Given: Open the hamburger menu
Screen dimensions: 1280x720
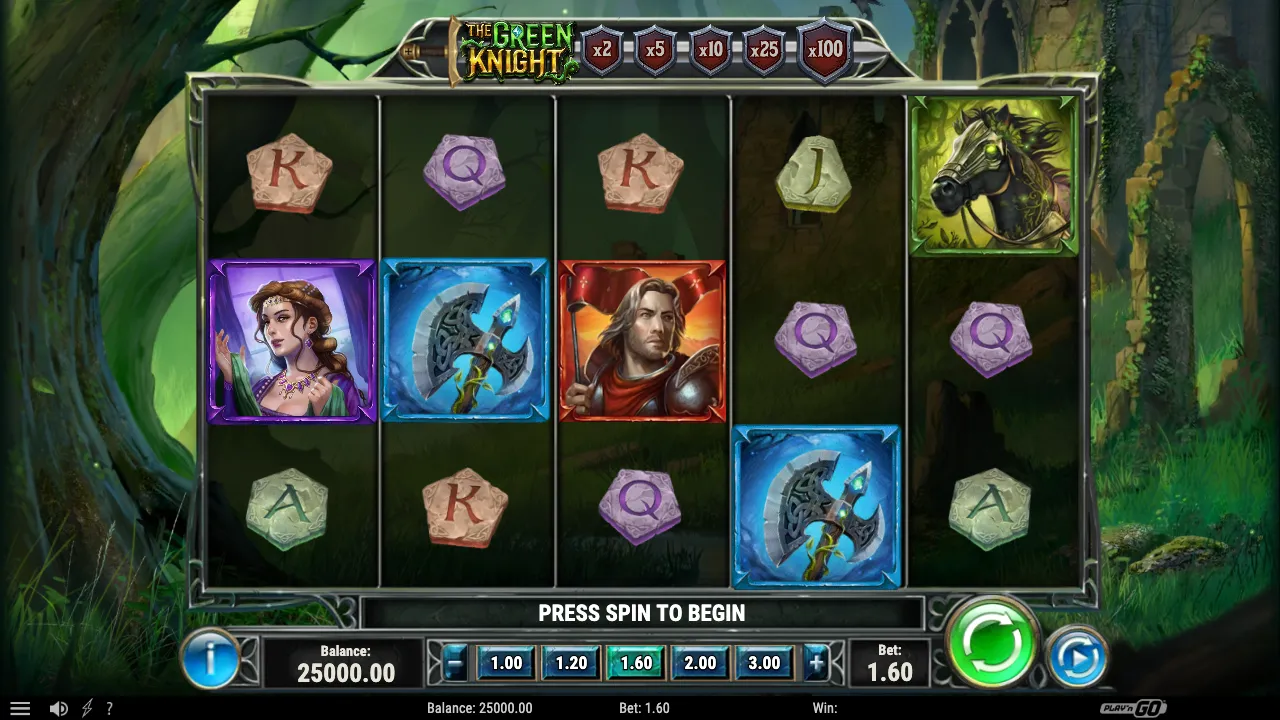Looking at the screenshot, I should [19, 708].
